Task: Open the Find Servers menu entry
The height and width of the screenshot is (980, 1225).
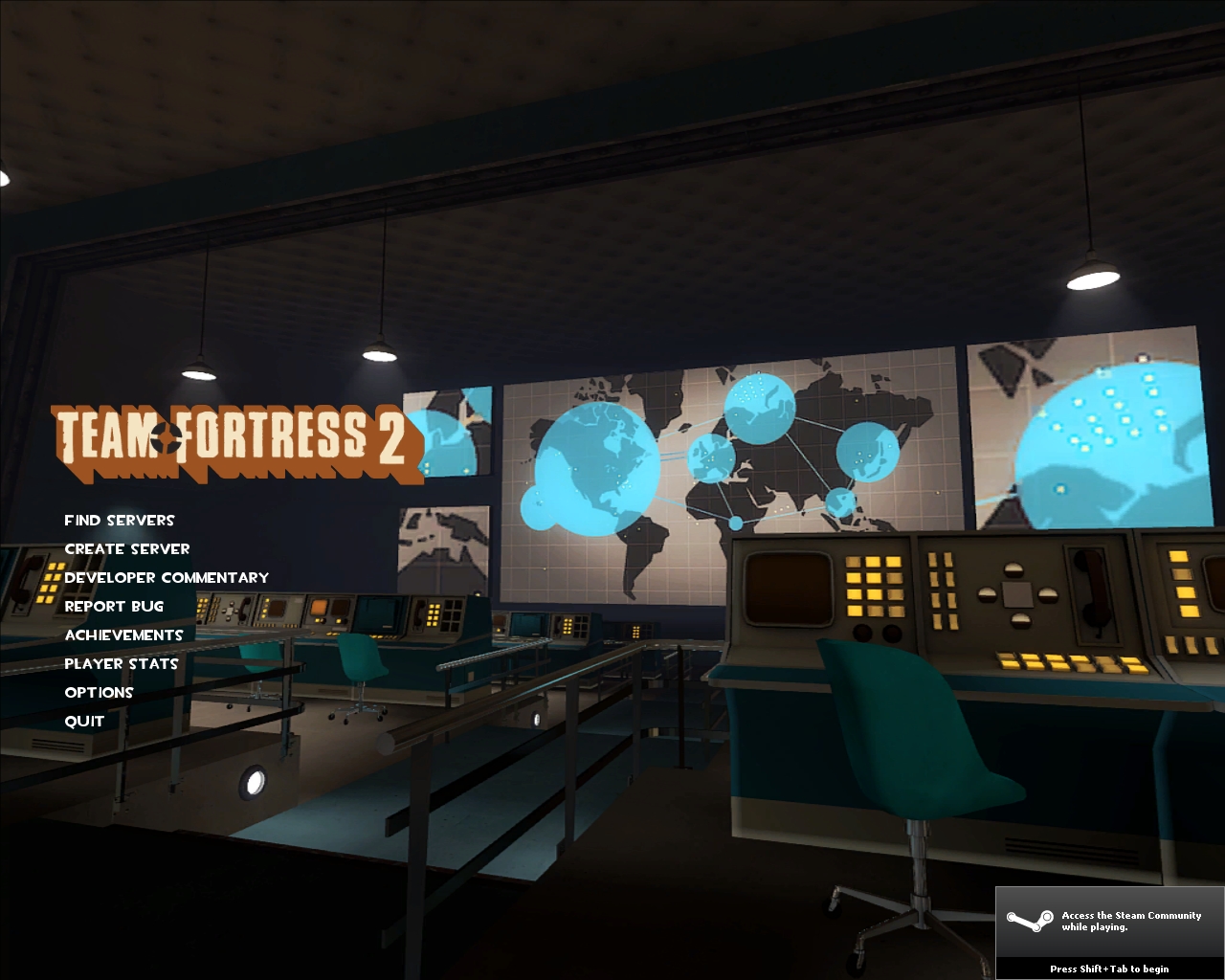Action: [119, 520]
